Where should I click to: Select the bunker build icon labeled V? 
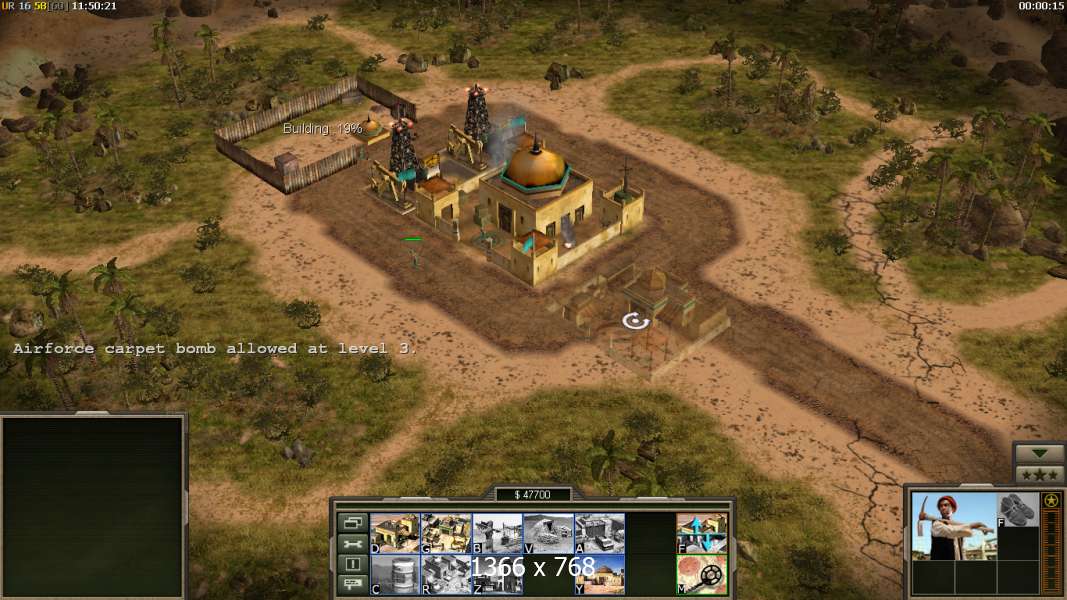548,533
